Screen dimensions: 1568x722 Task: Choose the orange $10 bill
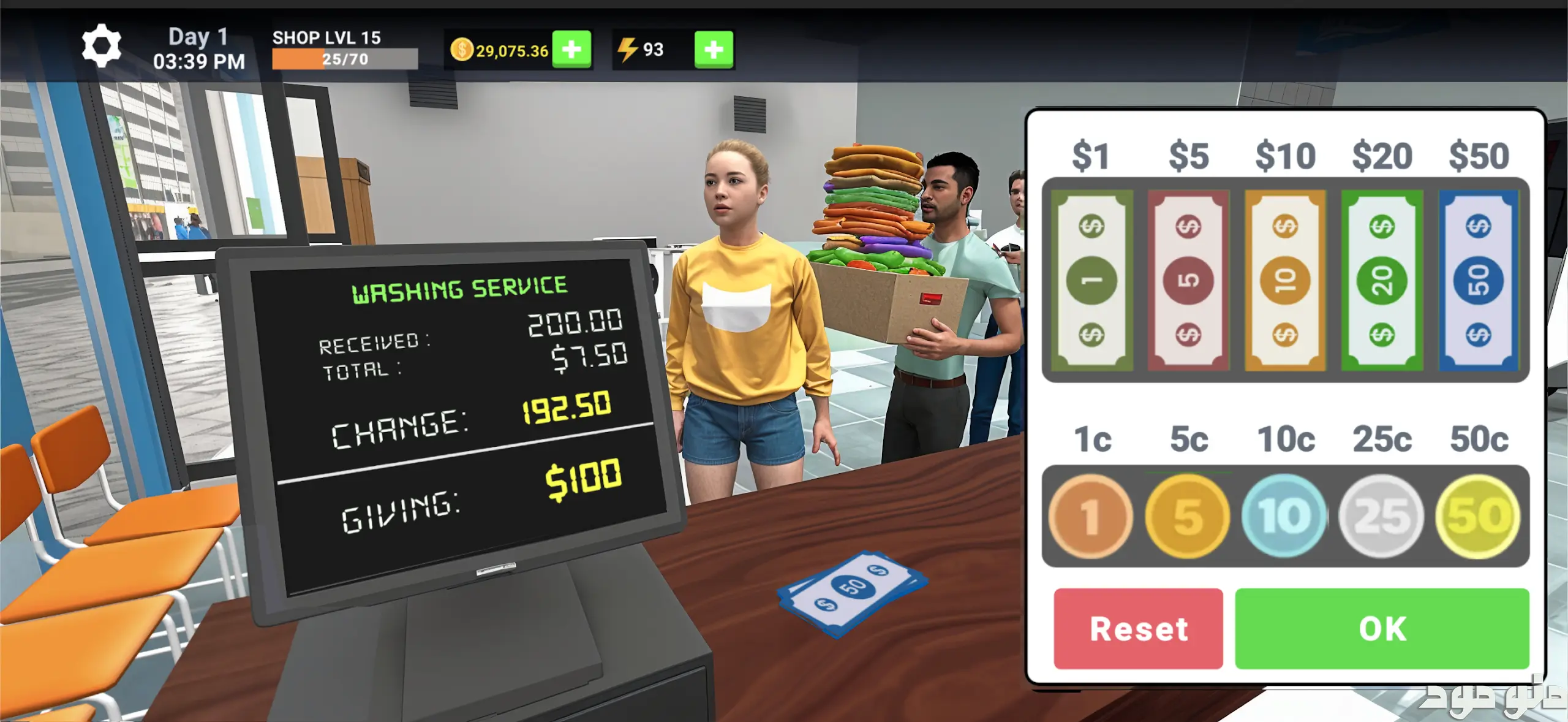click(x=1285, y=281)
